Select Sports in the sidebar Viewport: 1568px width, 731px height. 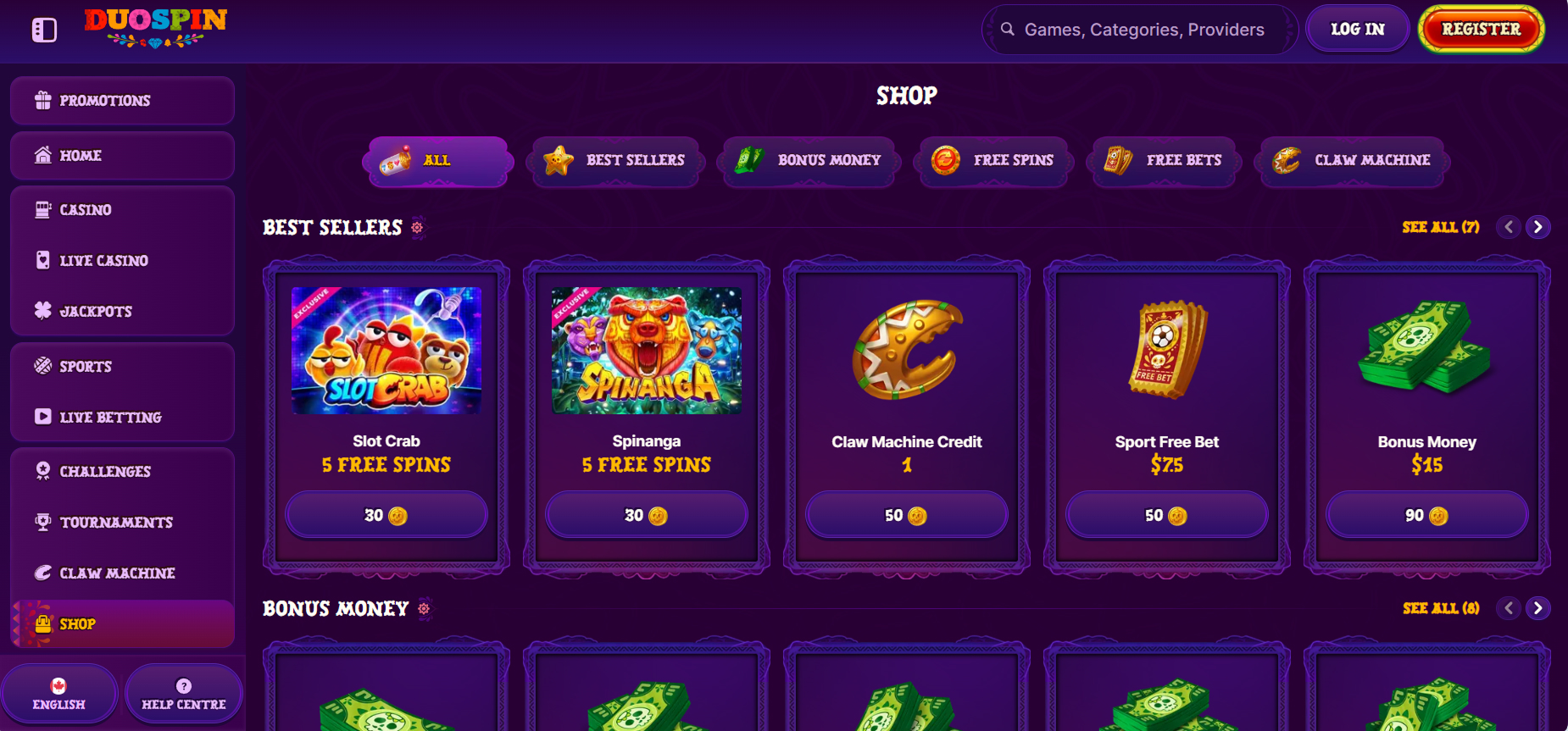point(122,367)
